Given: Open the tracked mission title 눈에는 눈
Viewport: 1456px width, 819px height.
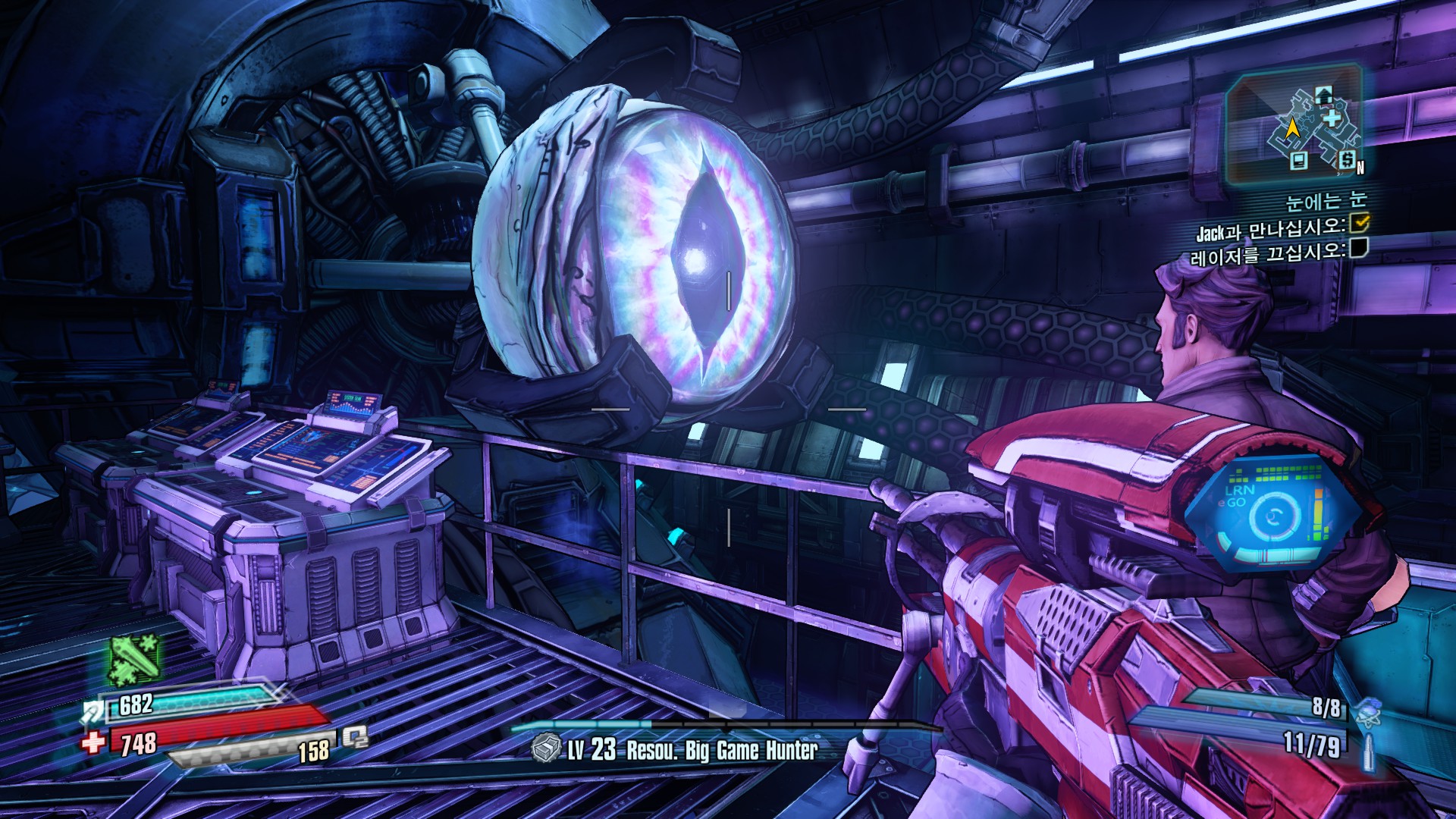Looking at the screenshot, I should pyautogui.click(x=1326, y=201).
